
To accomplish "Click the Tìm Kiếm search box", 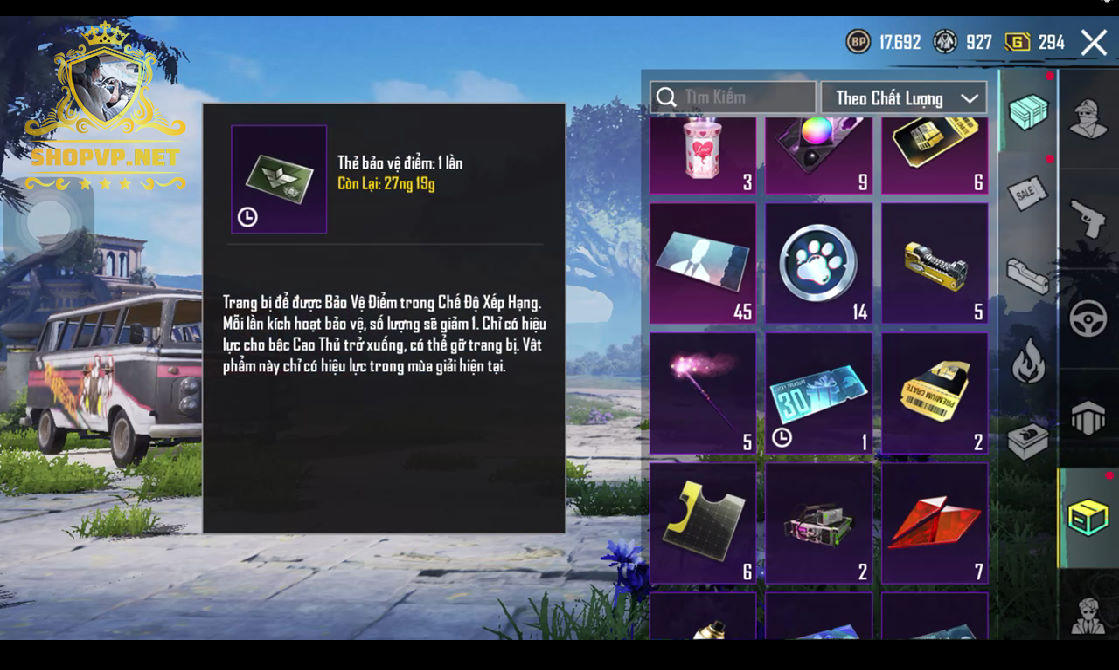I will (733, 97).
